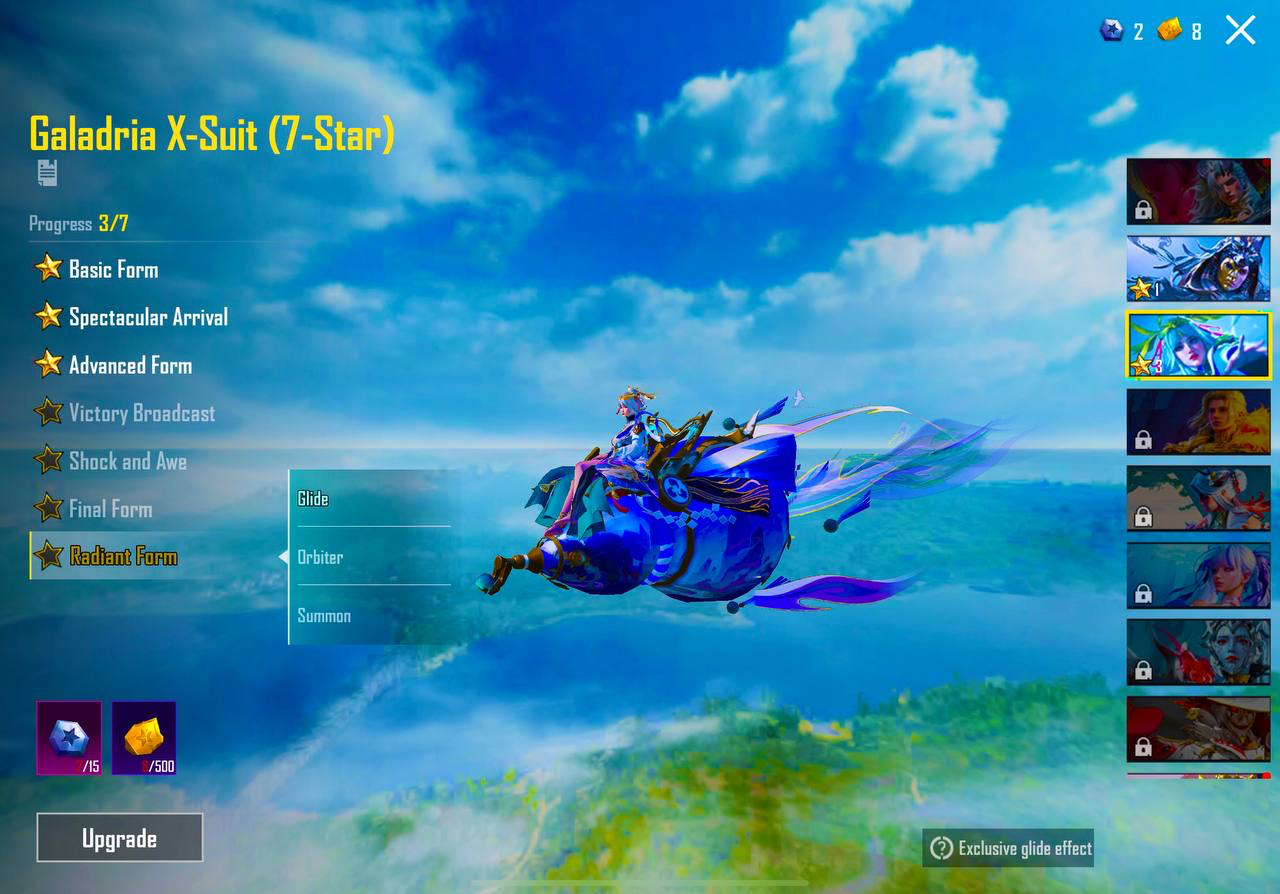
Task: Select the gold star material slot
Action: tap(144, 738)
